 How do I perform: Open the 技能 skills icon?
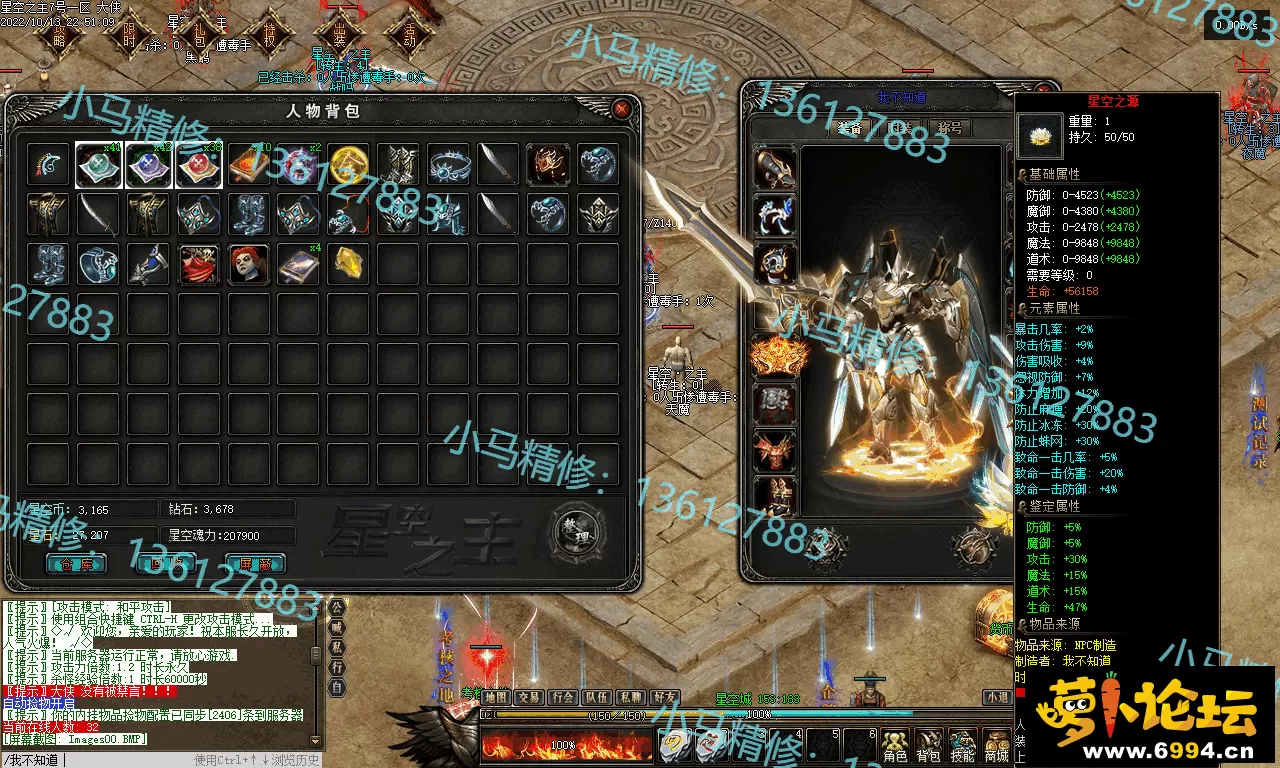point(962,745)
